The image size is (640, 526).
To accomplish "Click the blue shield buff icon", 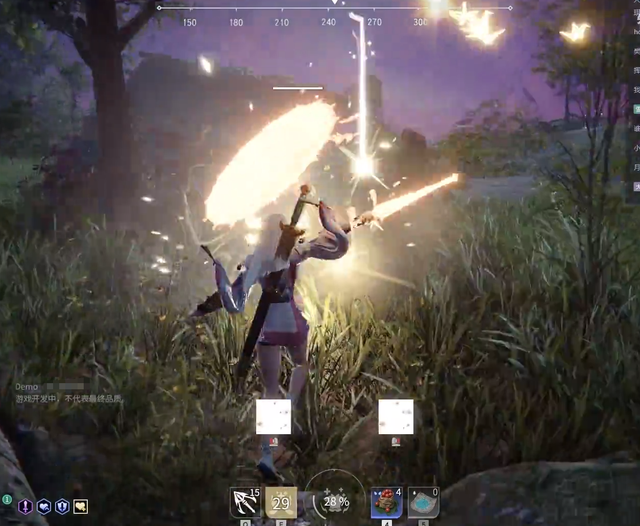I will pyautogui.click(x=62, y=507).
